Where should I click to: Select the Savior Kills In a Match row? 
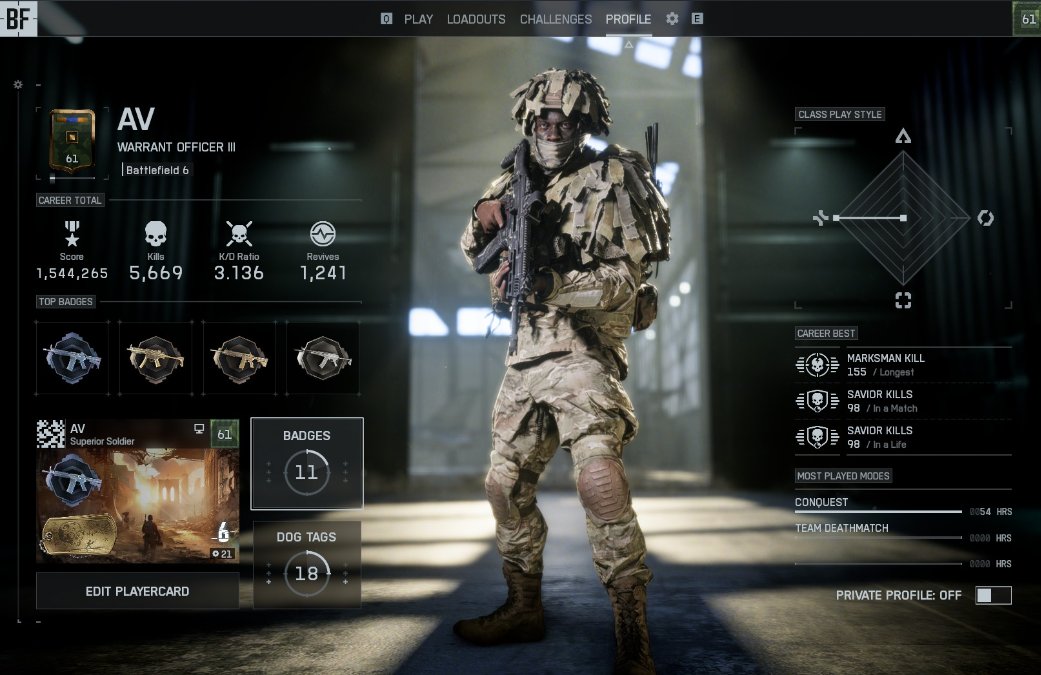[902, 400]
